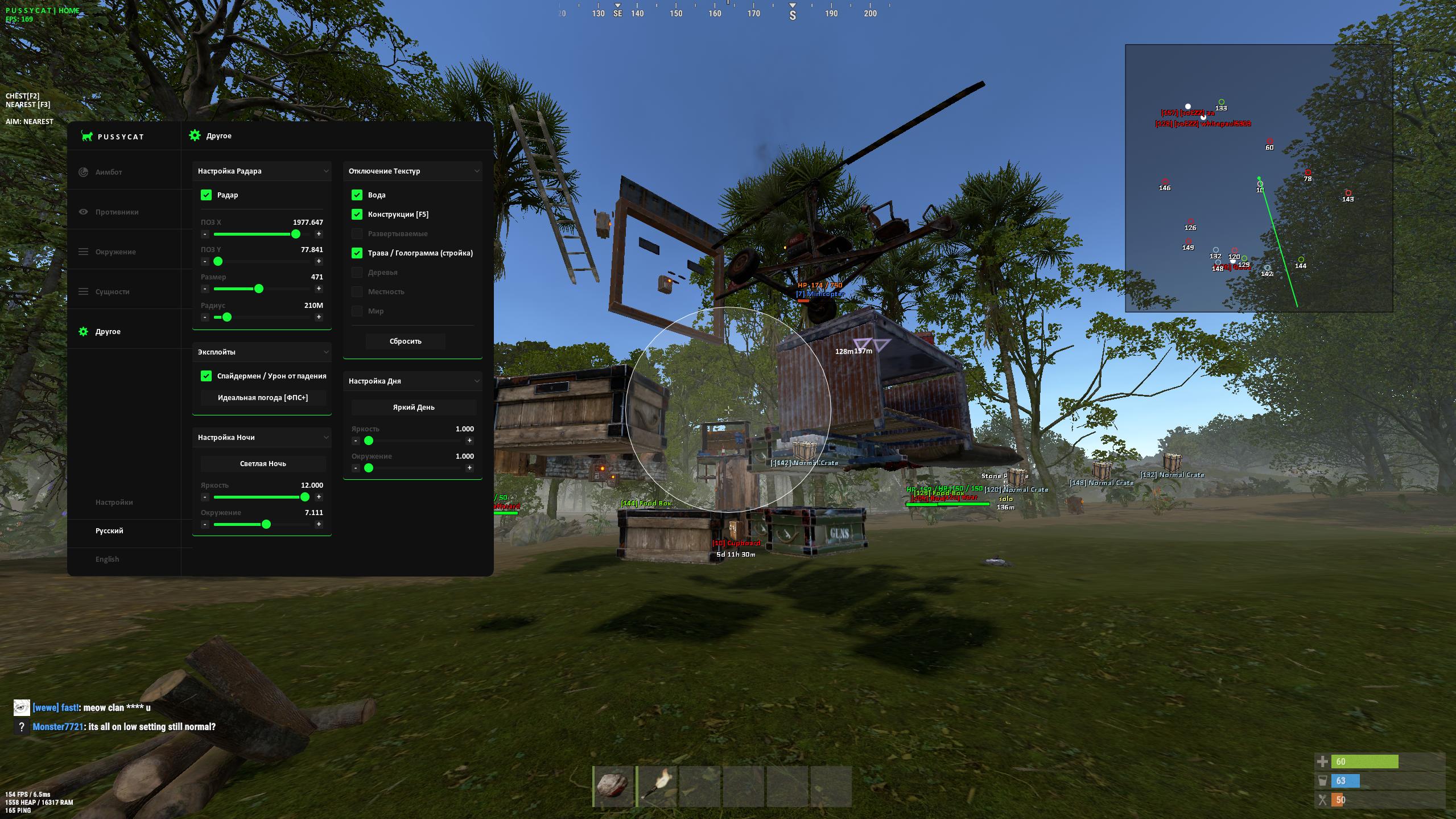This screenshot has width=1456, height=819.
Task: Click the Сбросить button
Action: (x=405, y=341)
